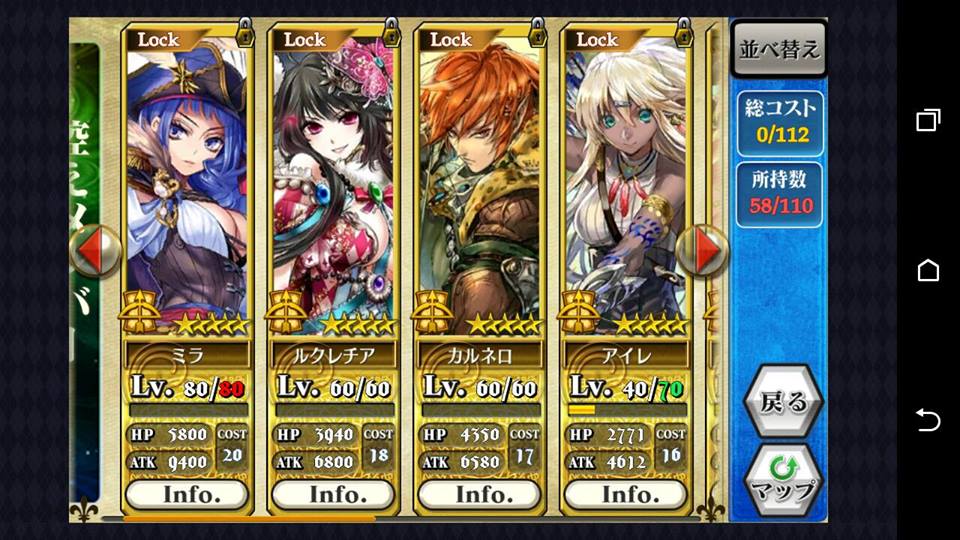The width and height of the screenshot is (960, 540).
Task: Open the 並べ替え sort button
Action: pyautogui.click(x=779, y=50)
